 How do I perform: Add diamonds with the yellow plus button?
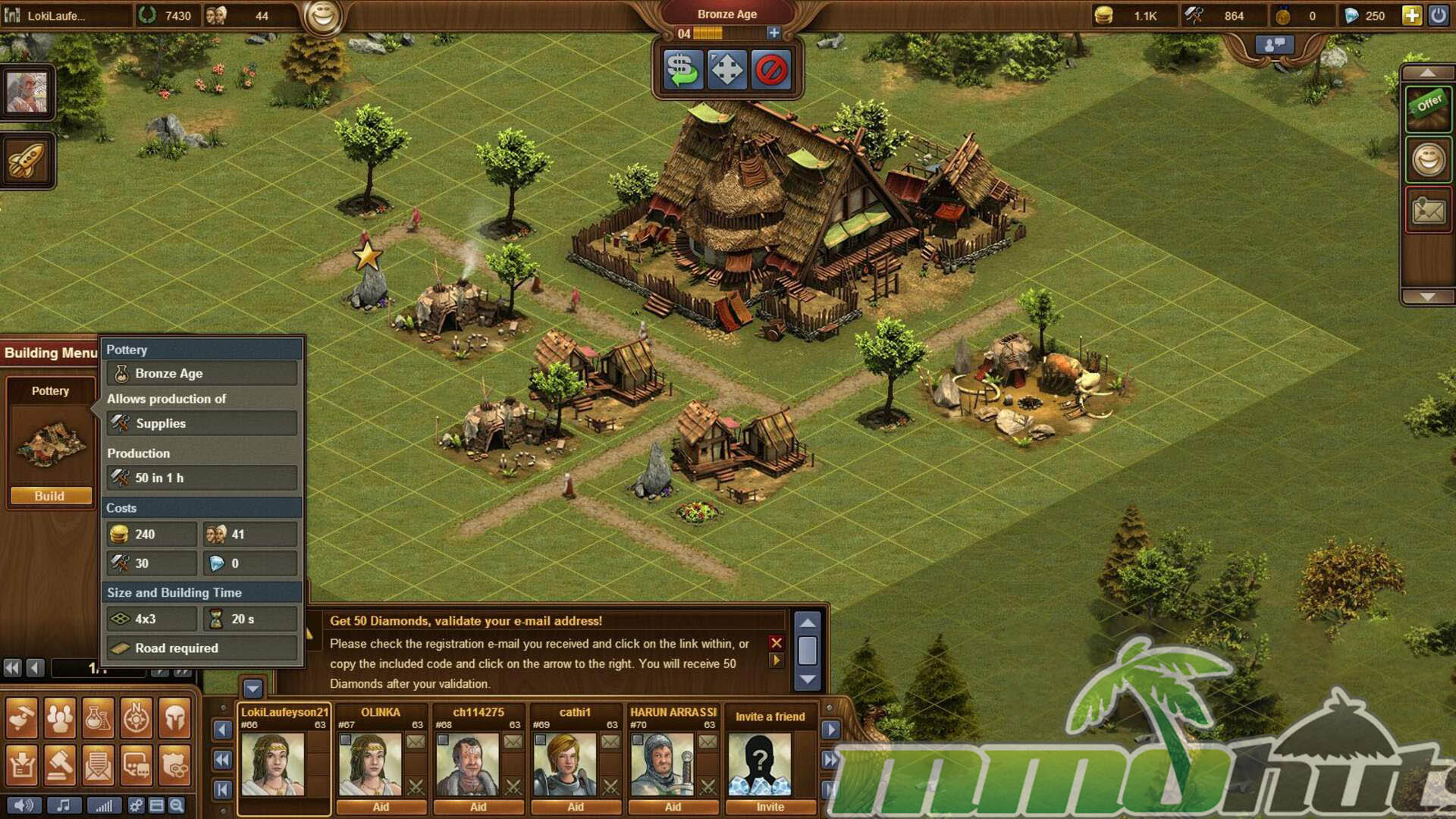1411,15
